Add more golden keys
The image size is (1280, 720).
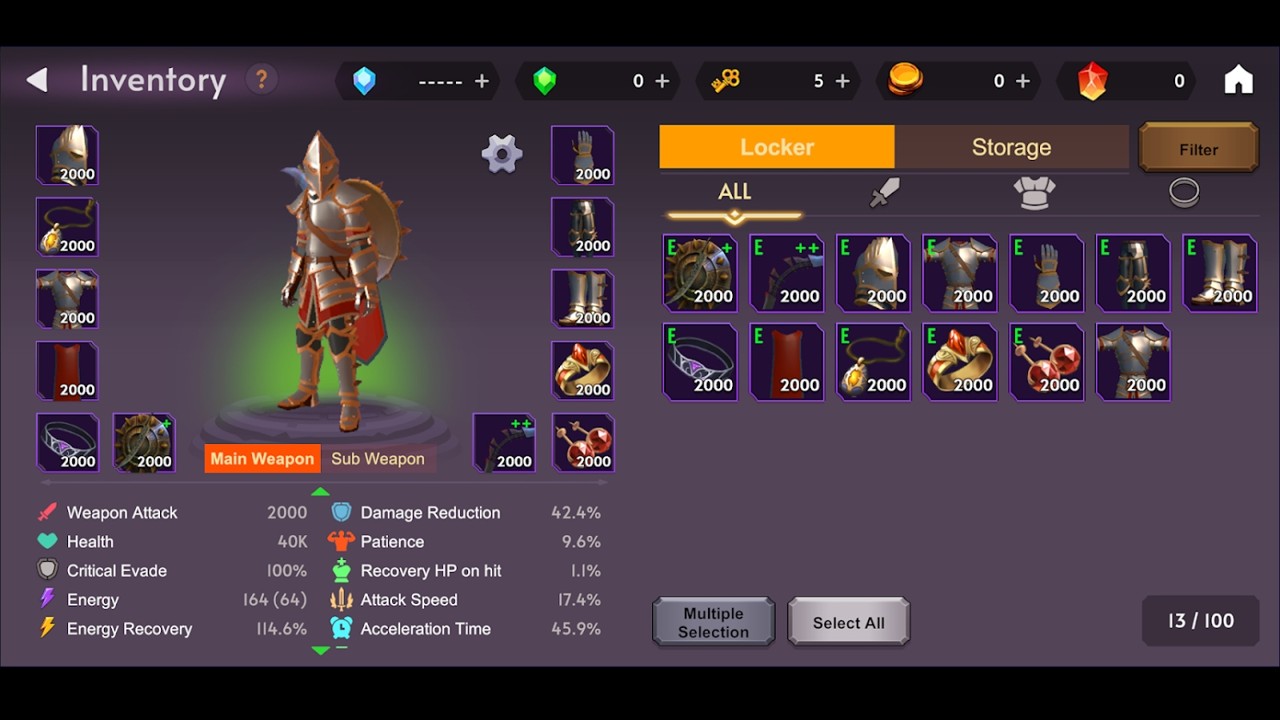pyautogui.click(x=842, y=81)
